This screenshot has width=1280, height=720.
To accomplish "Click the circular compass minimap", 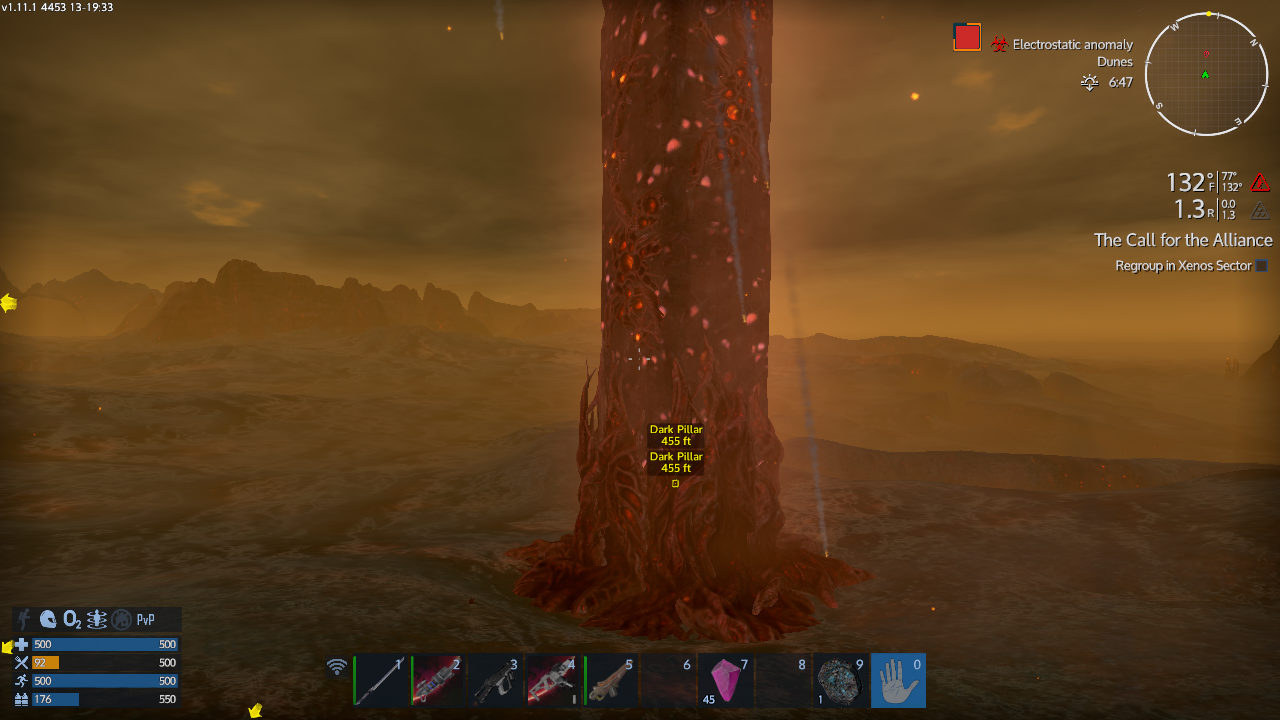I will click(x=1206, y=74).
